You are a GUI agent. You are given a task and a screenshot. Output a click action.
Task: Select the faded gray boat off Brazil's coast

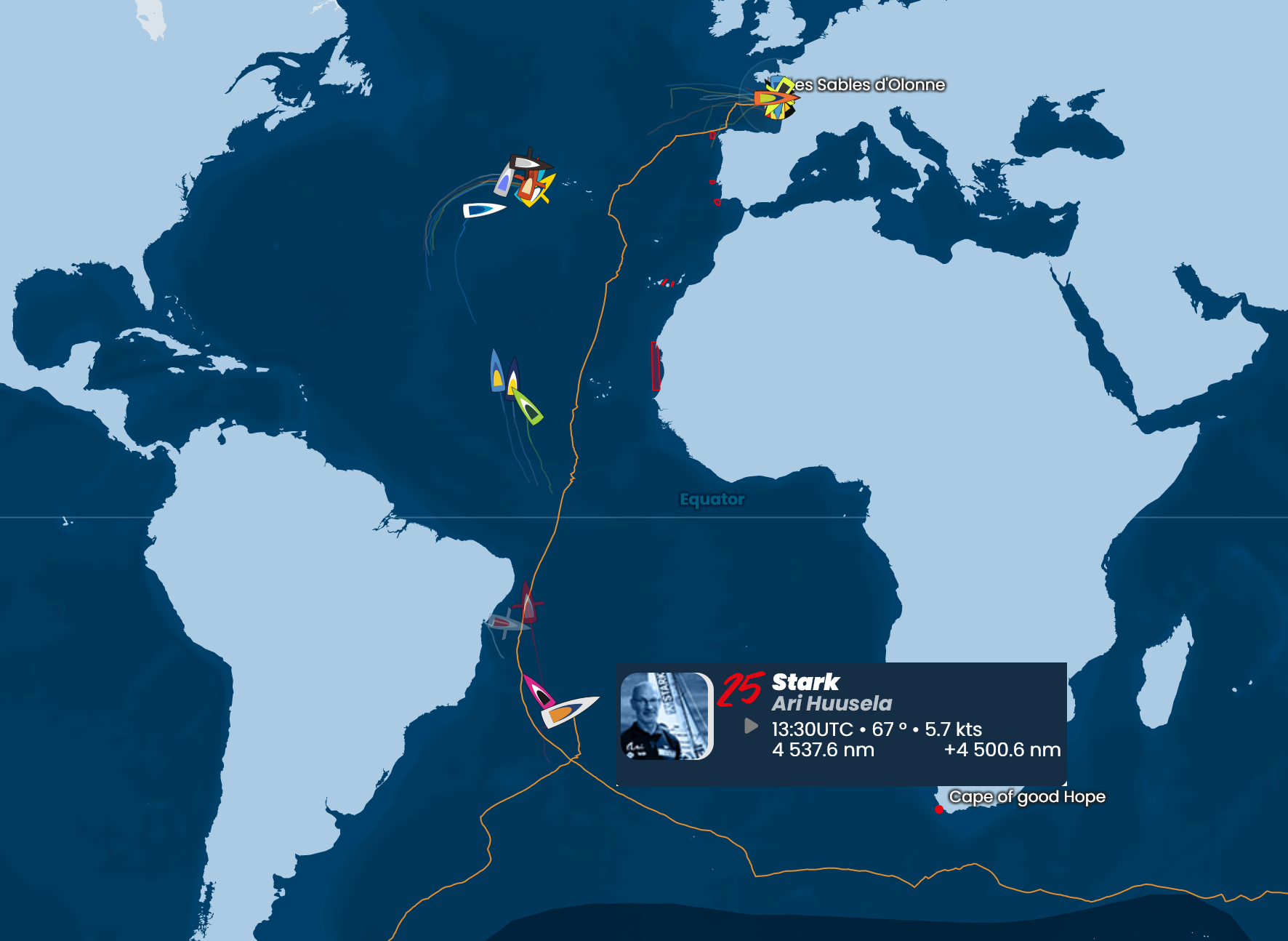504,623
